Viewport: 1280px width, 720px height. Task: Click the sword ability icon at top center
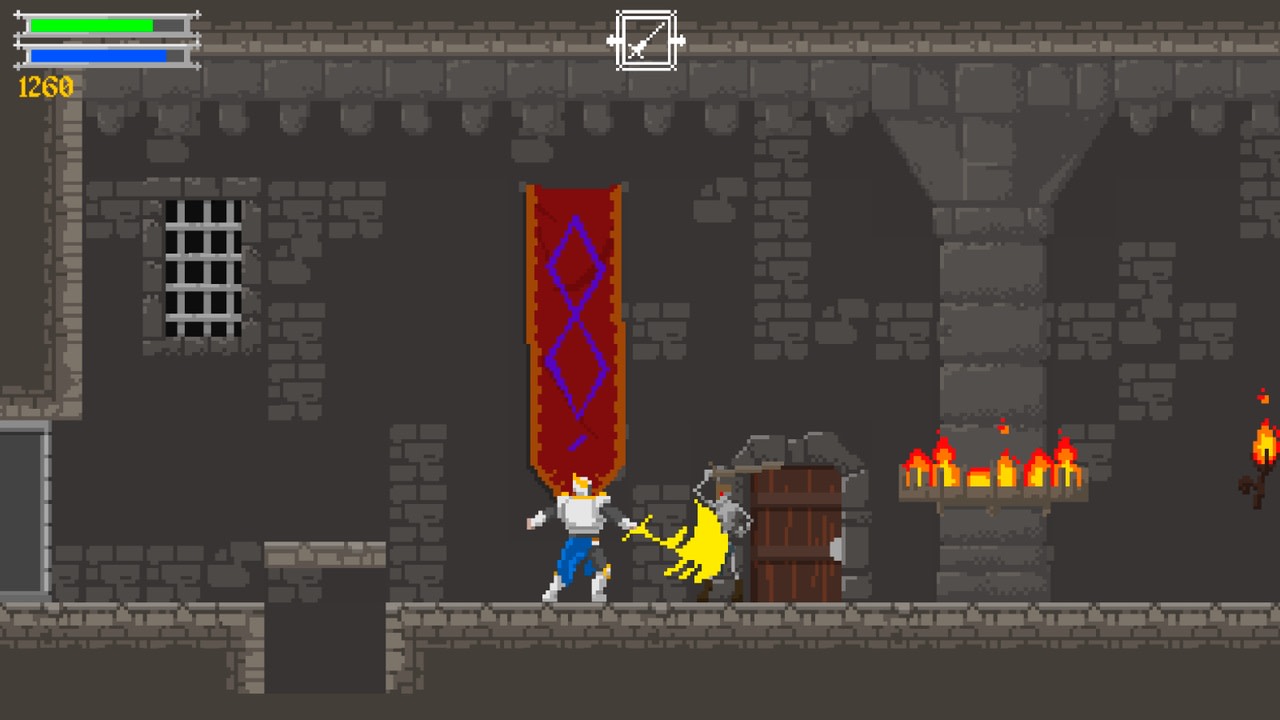click(645, 42)
